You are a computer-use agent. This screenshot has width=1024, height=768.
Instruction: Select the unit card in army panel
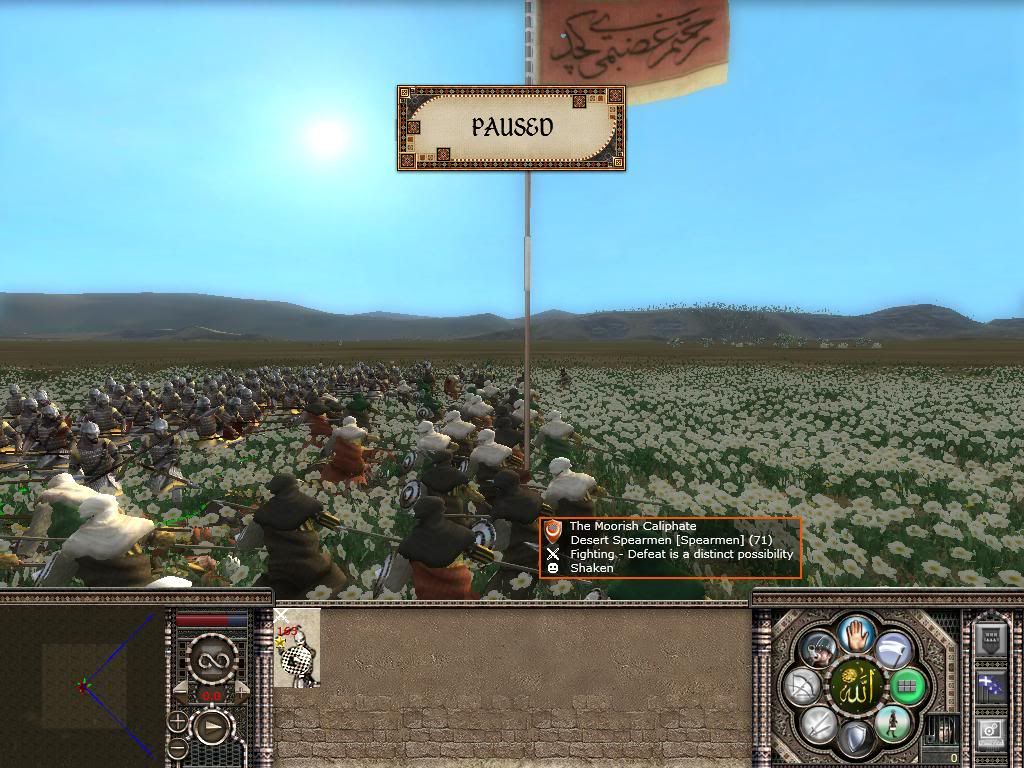coord(297,648)
